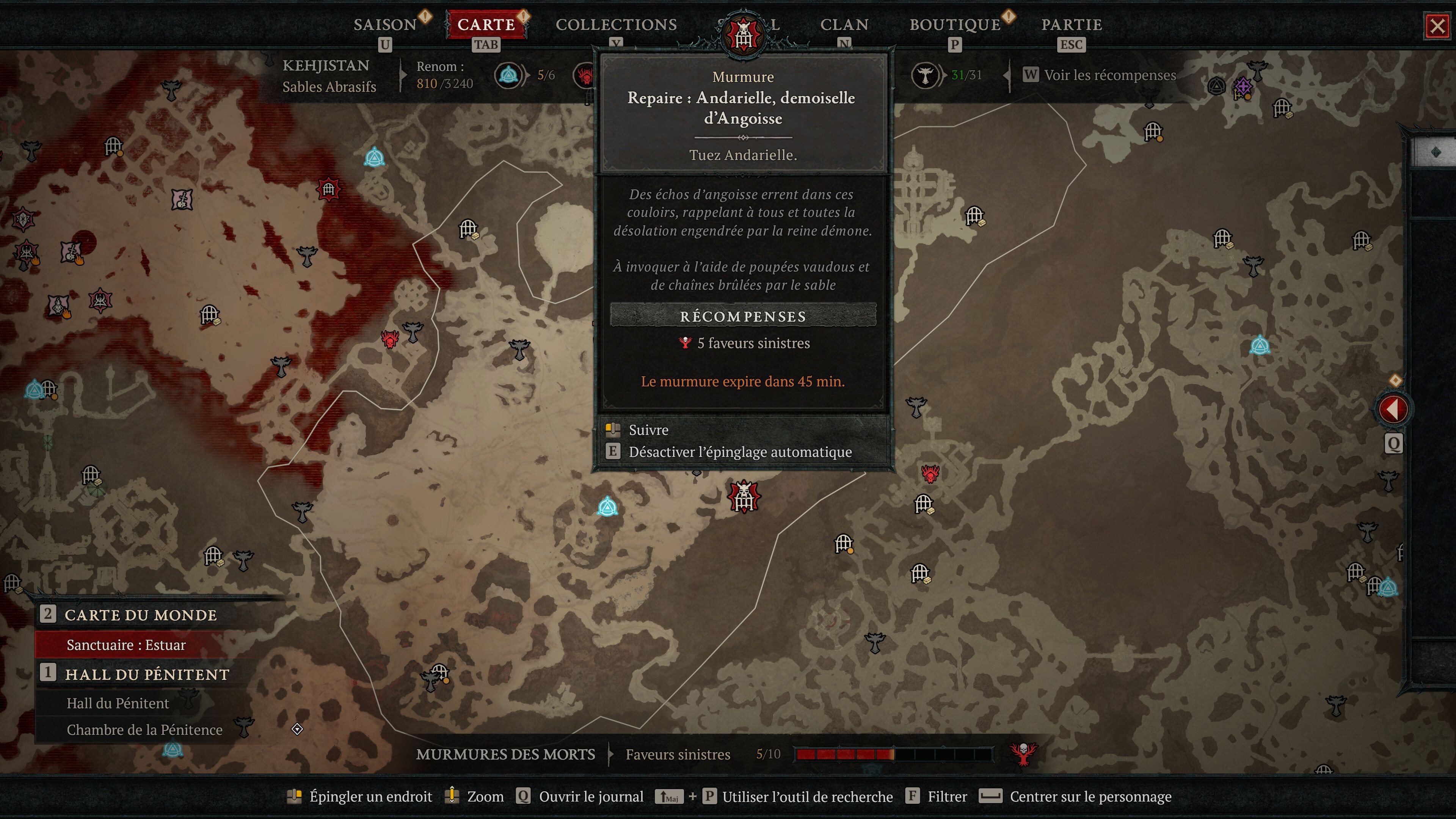Select Sanctuaire : Estuar world map entry
Image resolution: width=1456 pixels, height=819 pixels.
pyautogui.click(x=126, y=645)
